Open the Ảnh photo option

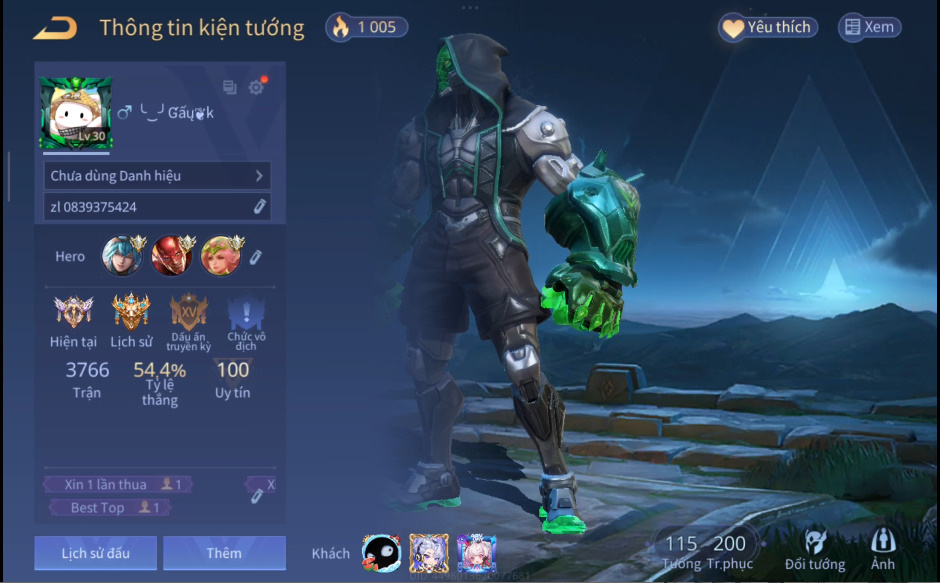point(883,551)
